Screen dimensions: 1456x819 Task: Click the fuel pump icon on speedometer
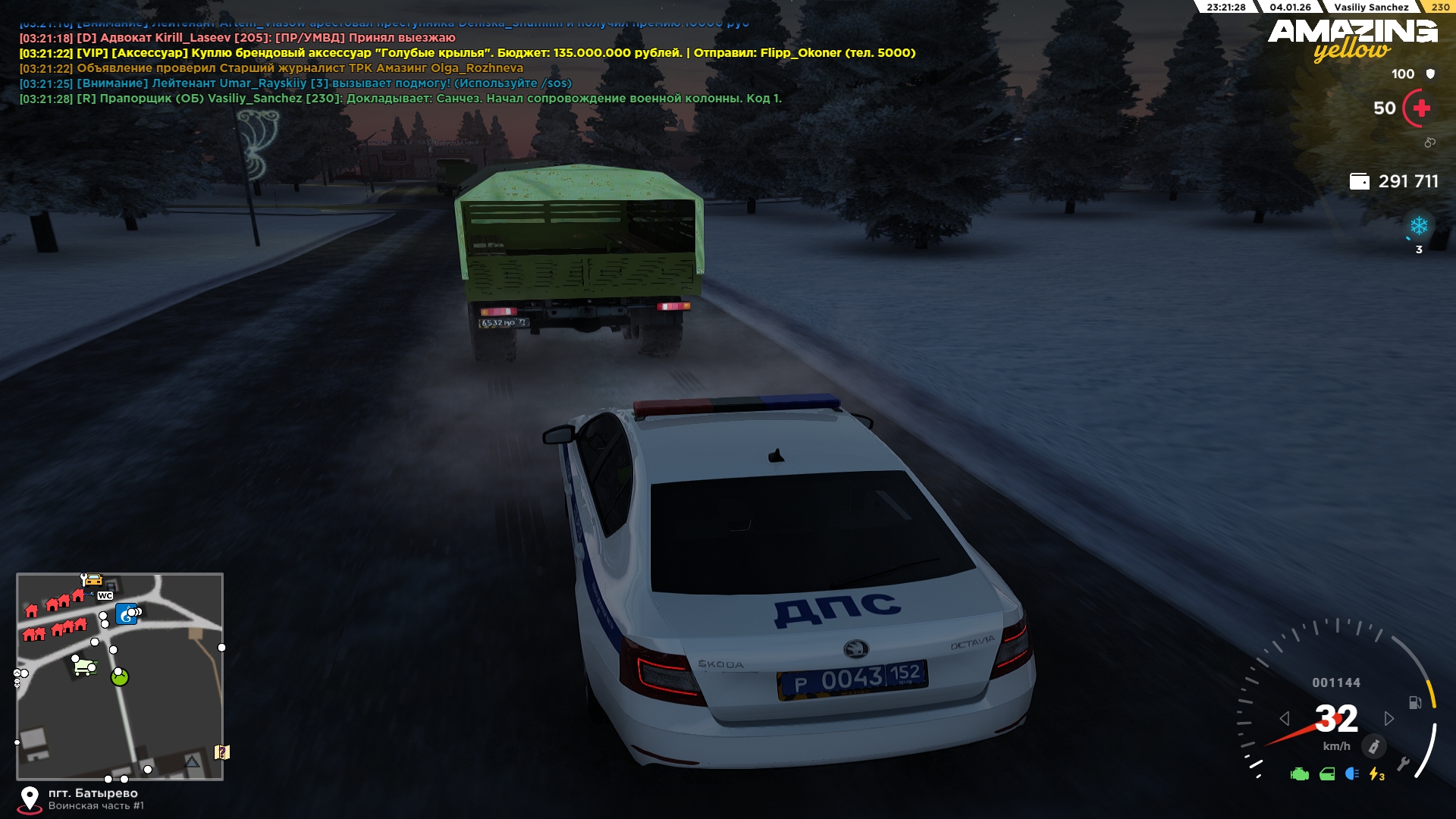tap(1415, 702)
